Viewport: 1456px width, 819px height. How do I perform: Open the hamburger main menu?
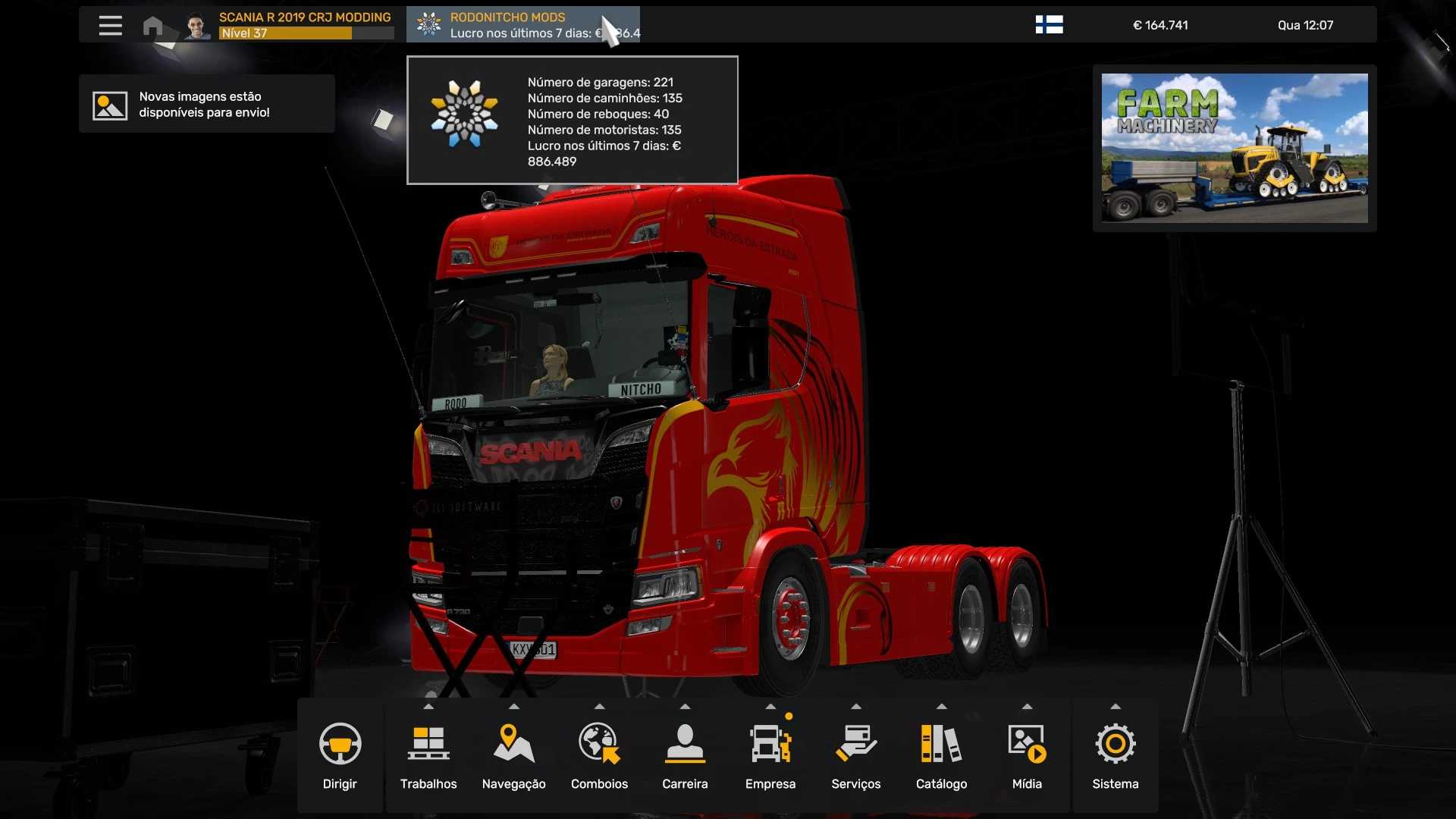coord(110,25)
